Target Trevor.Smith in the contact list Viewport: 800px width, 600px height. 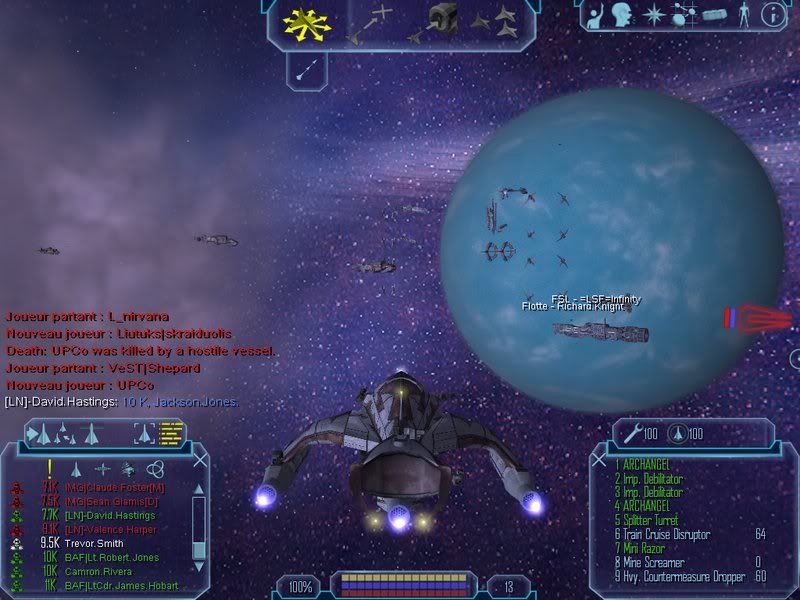tap(94, 543)
